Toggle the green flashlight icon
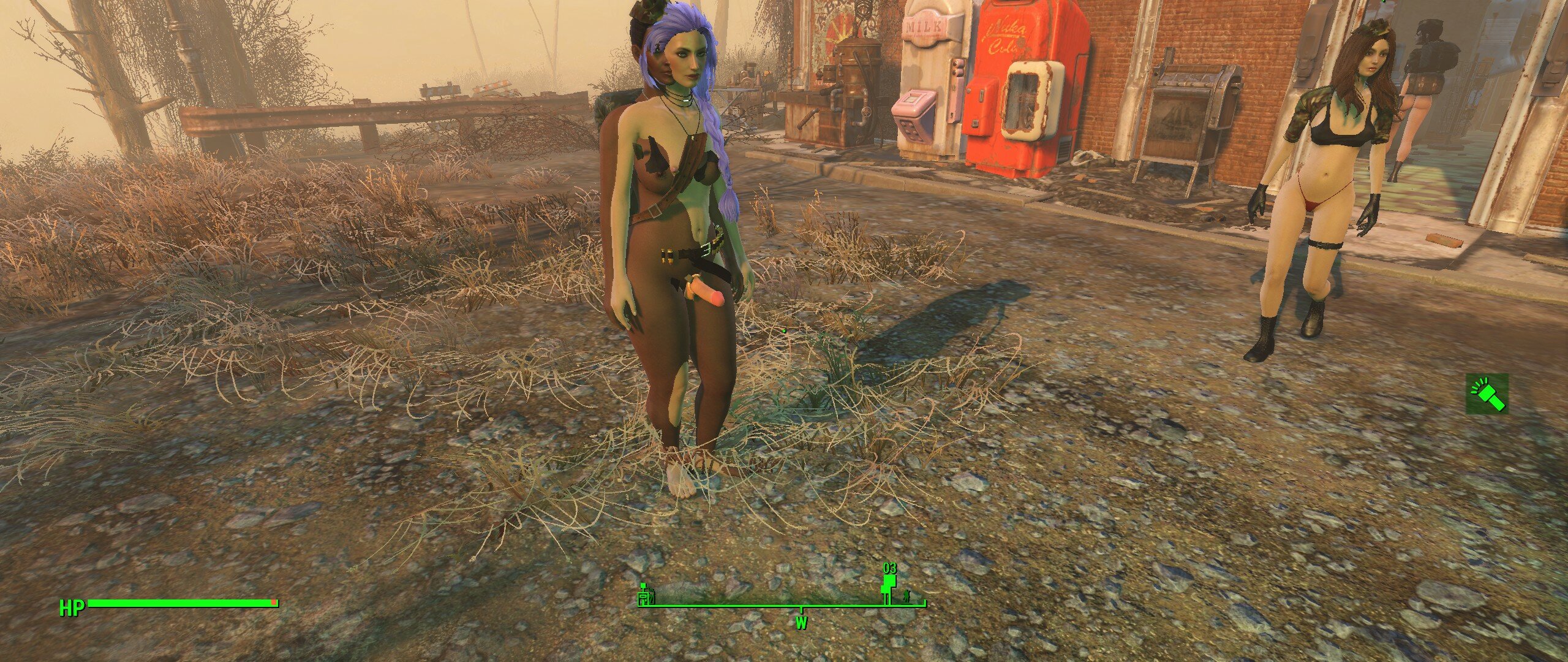Viewport: 1568px width, 662px height. point(1487,394)
